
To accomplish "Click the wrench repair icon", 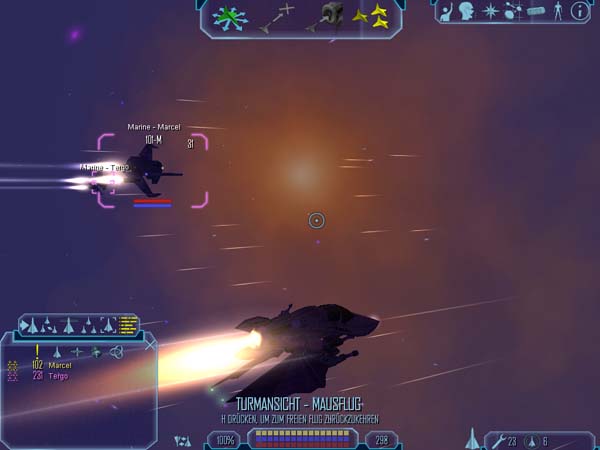I will tap(497, 440).
